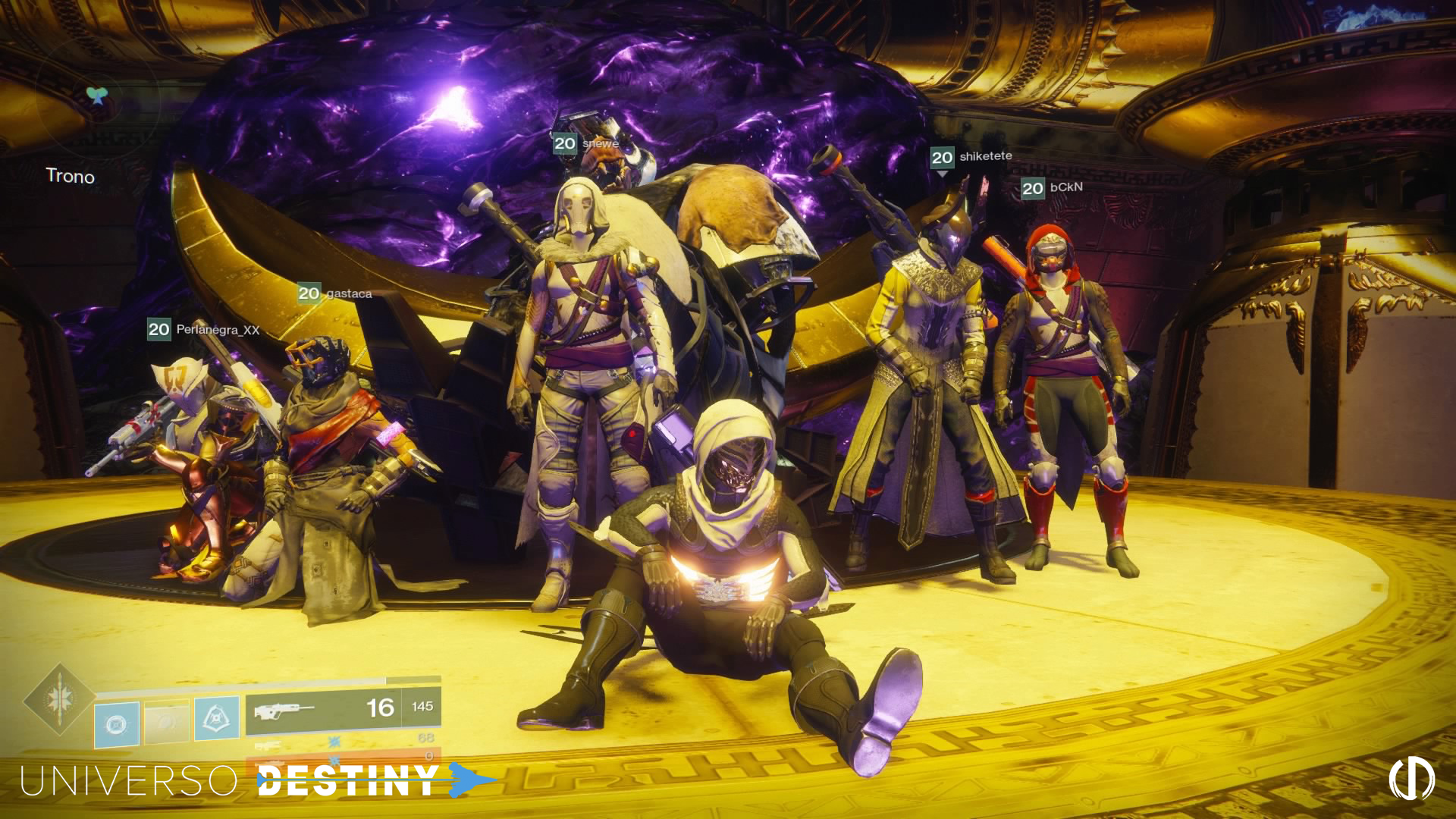Select the grenade ability icon

click(117, 723)
